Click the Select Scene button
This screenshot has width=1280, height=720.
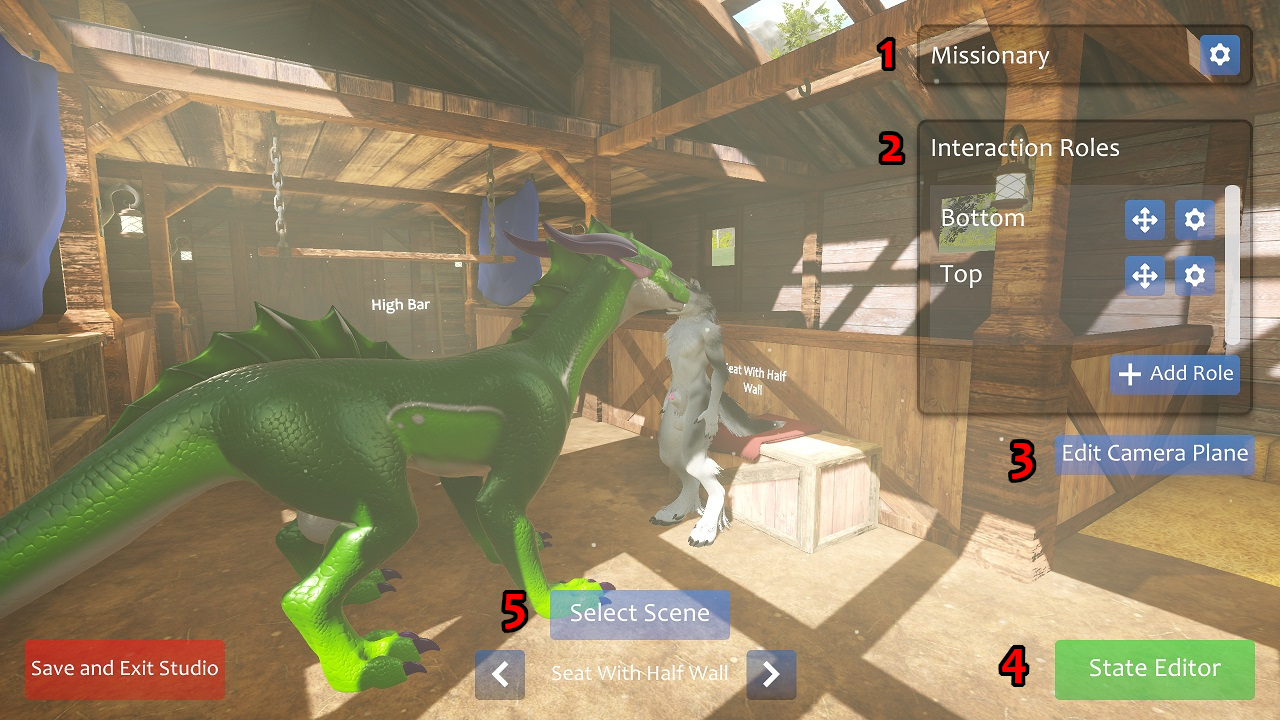pos(639,613)
